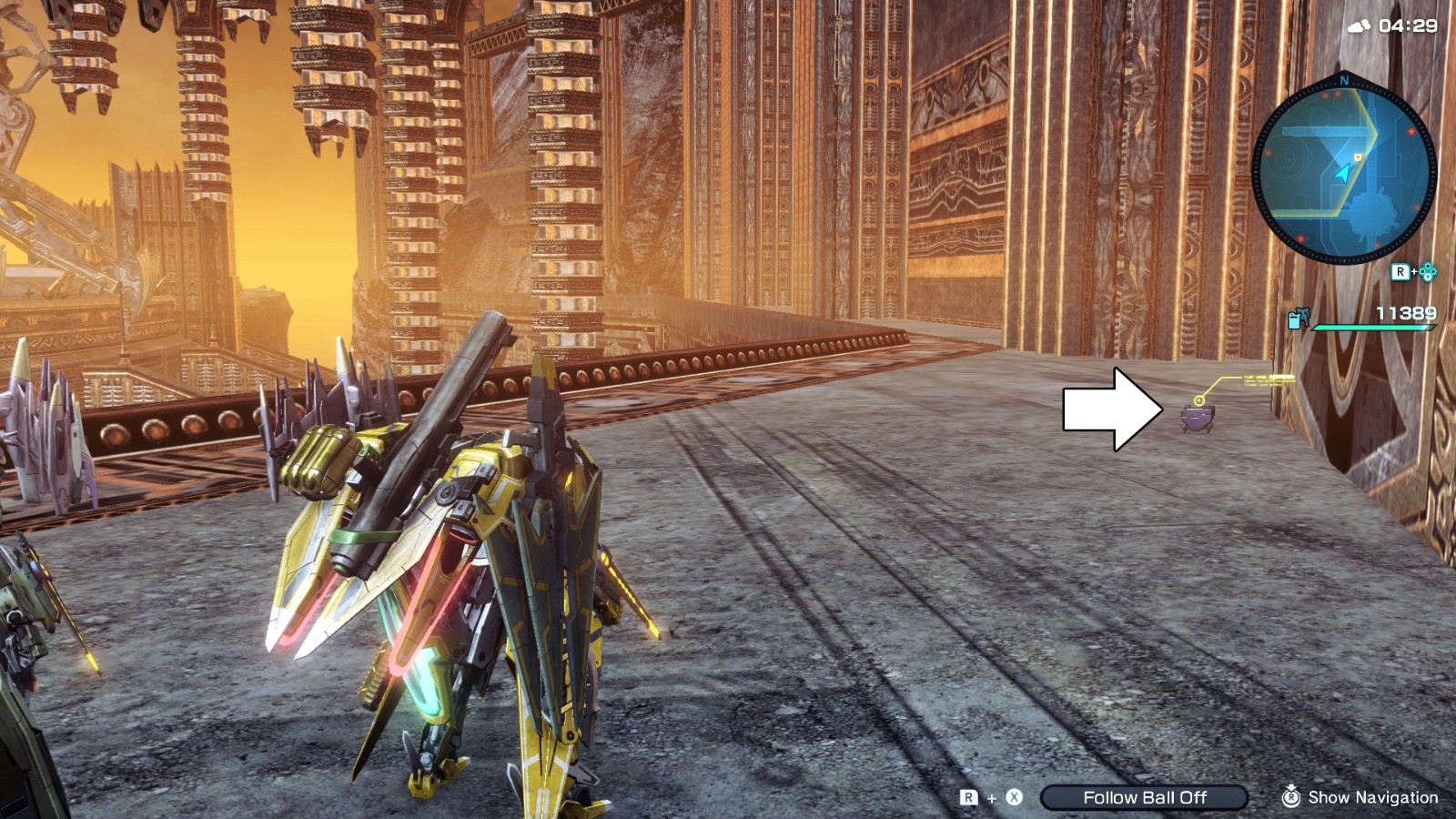Click the R button prompt below the minimap
Image resolution: width=1456 pixels, height=819 pixels.
click(x=1400, y=269)
